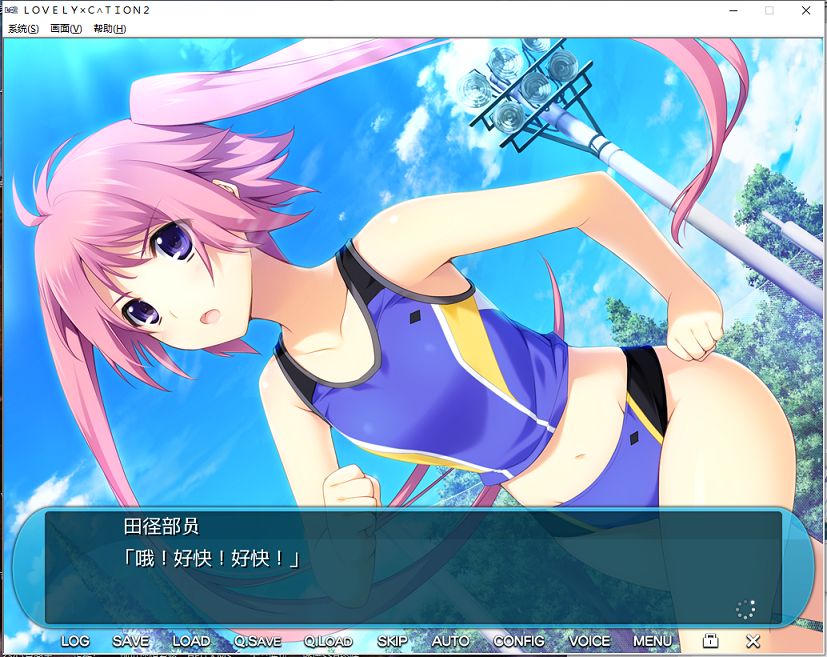Quick save with Q.SAVE

tap(258, 641)
